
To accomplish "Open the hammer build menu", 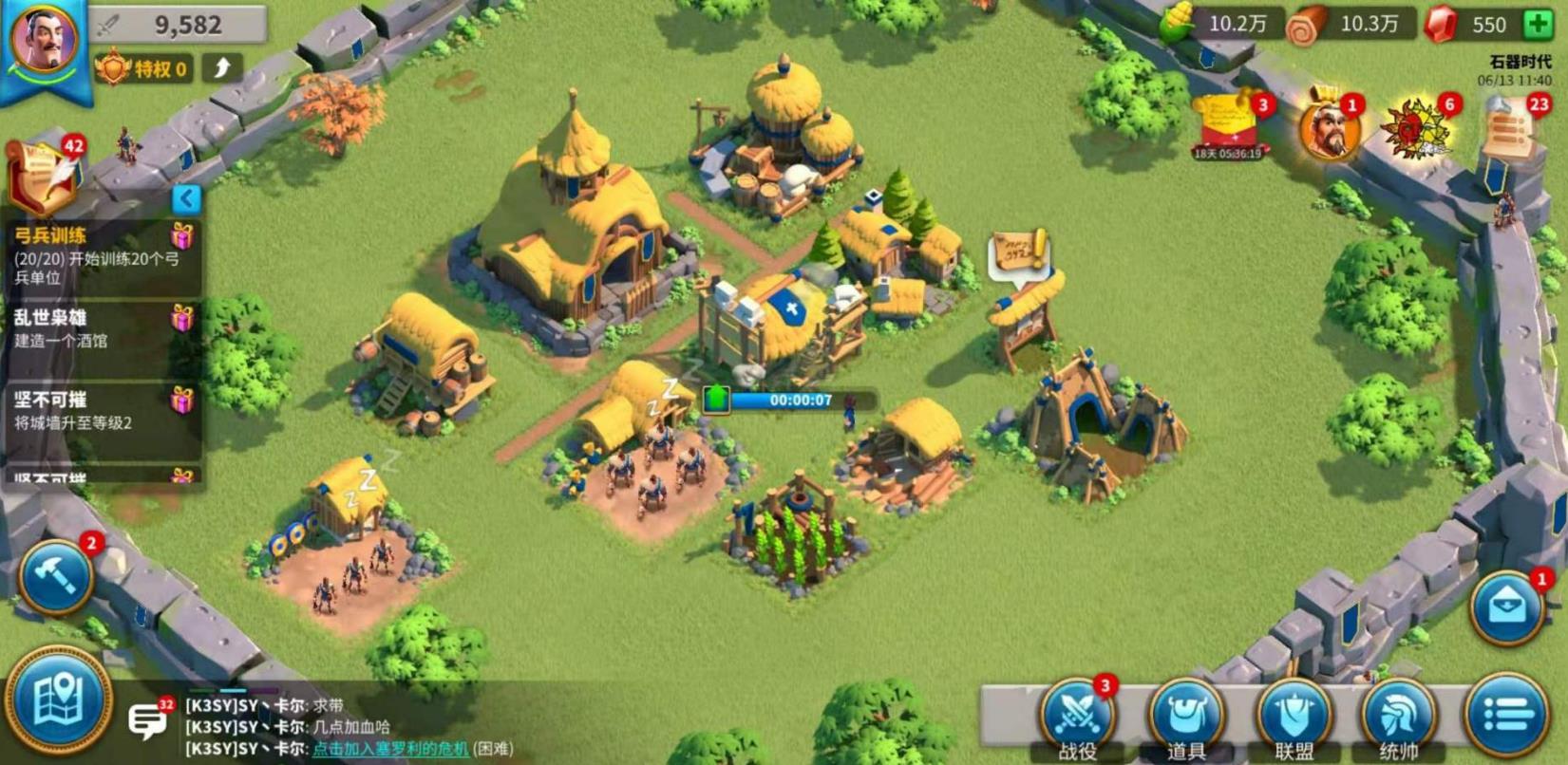I will pos(55,575).
